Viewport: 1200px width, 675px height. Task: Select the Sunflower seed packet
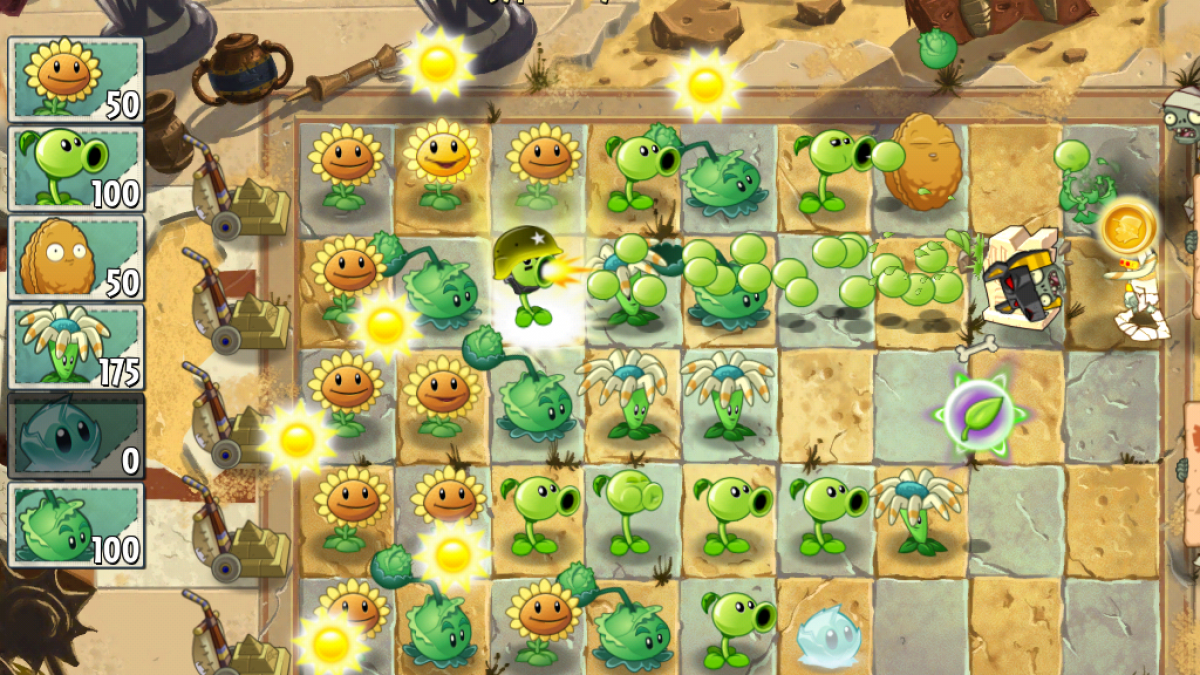[x=76, y=80]
